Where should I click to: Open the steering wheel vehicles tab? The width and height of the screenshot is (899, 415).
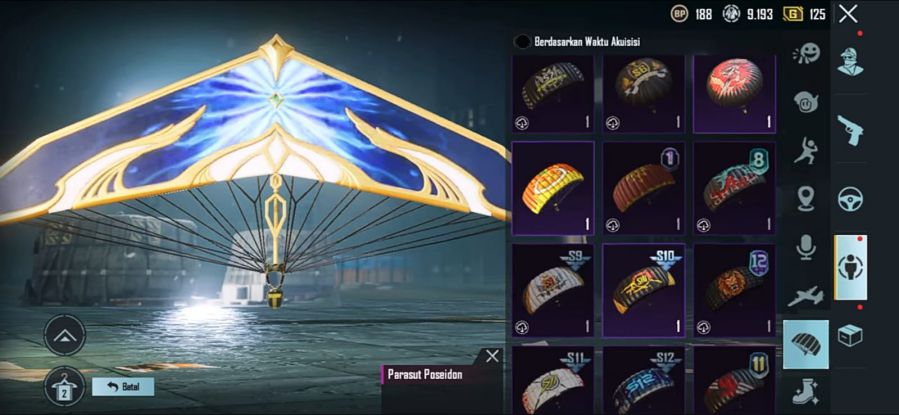(x=850, y=198)
